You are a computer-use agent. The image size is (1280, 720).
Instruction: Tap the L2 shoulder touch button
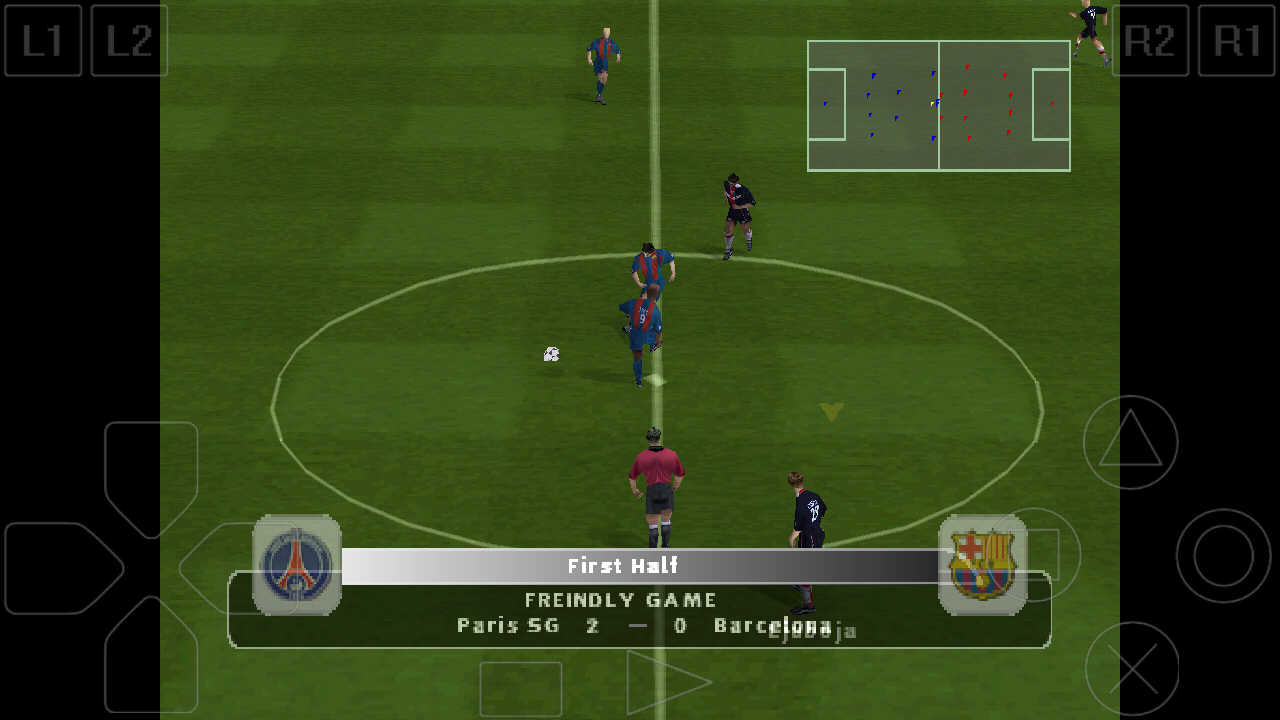click(x=129, y=41)
